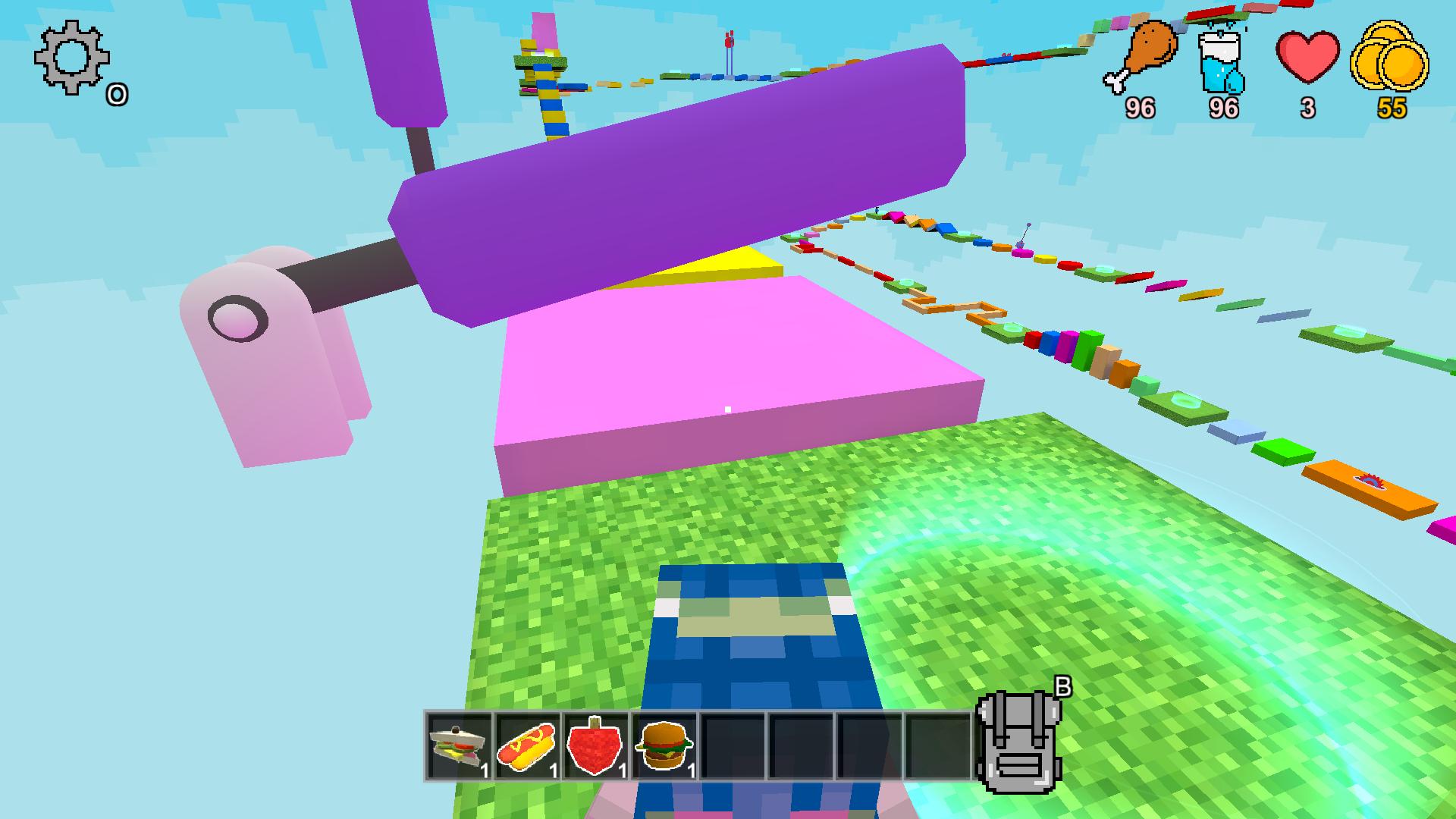Click the chicken leg hunger icon
The image size is (1456, 819).
[x=1141, y=57]
